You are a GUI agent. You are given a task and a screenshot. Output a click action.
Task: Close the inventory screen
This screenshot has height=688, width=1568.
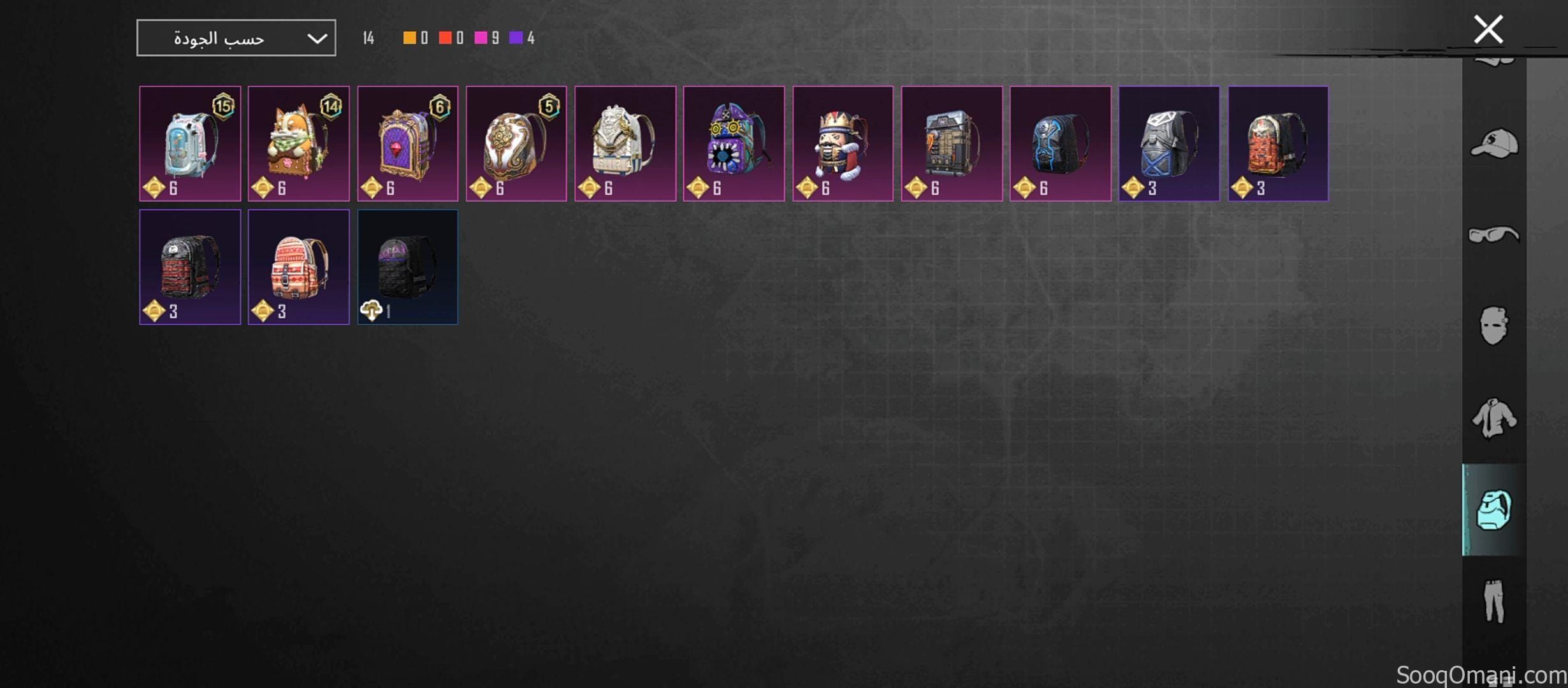(1488, 29)
